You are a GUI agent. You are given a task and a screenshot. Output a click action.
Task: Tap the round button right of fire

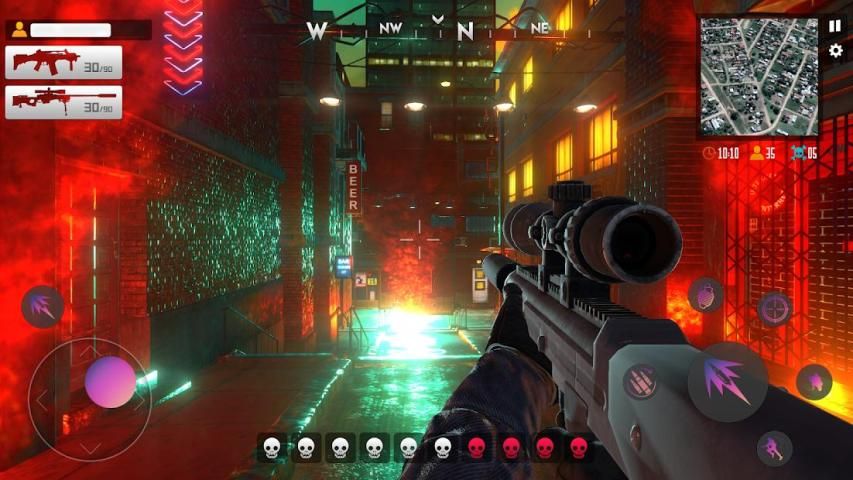point(814,381)
